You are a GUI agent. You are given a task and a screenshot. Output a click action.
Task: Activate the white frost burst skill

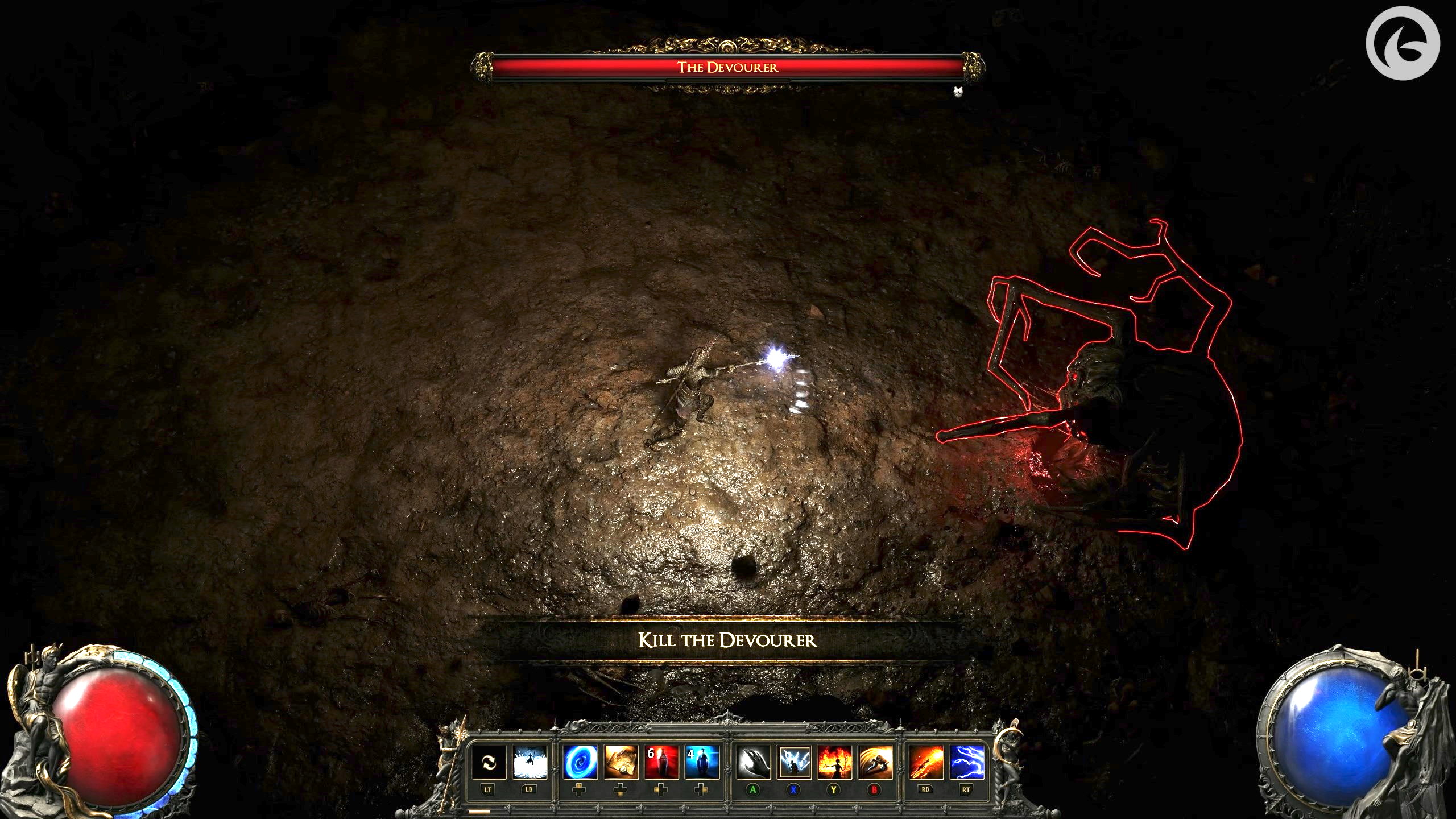(530, 762)
